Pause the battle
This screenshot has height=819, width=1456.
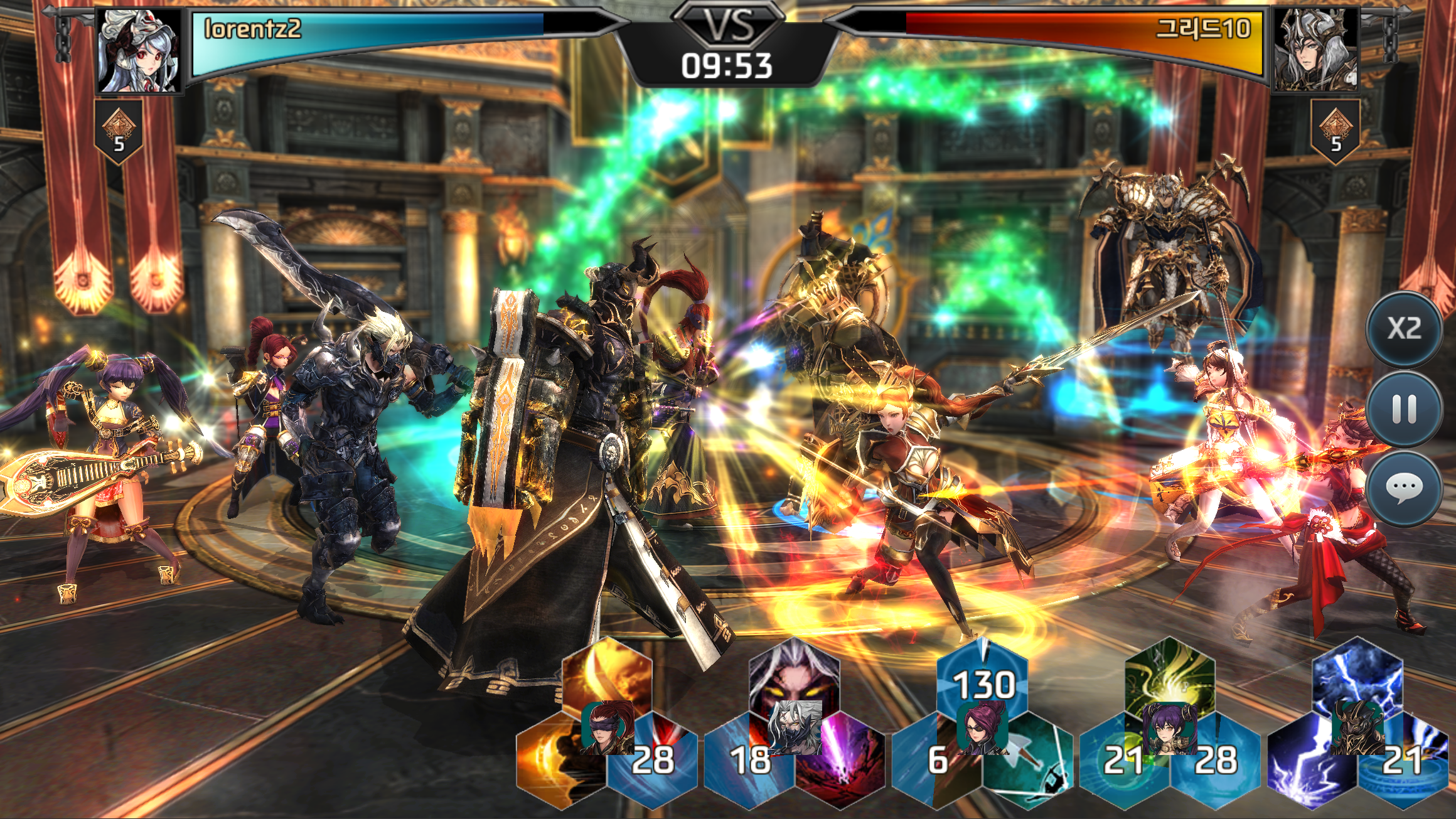pos(1404,409)
